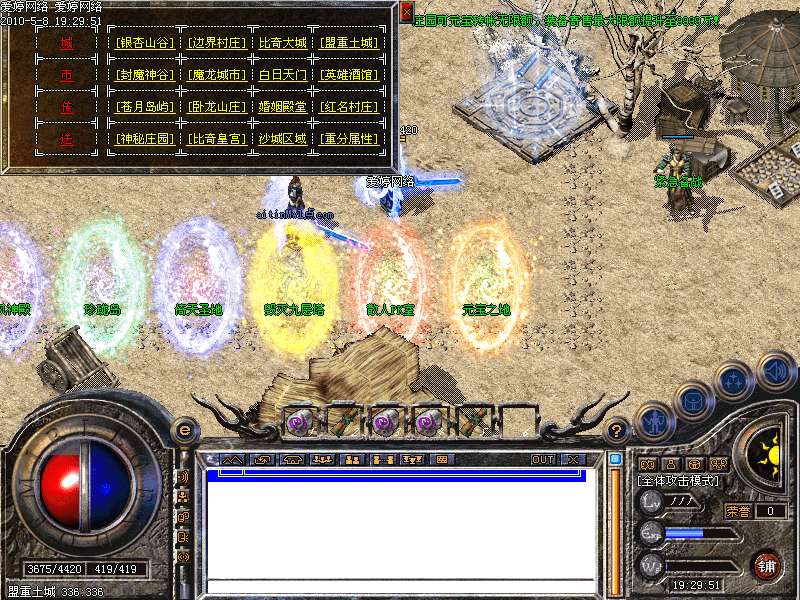Viewport: 800px width, 600px height.
Task: Open the 婚姻殿堂 teleport option
Action: 283,107
